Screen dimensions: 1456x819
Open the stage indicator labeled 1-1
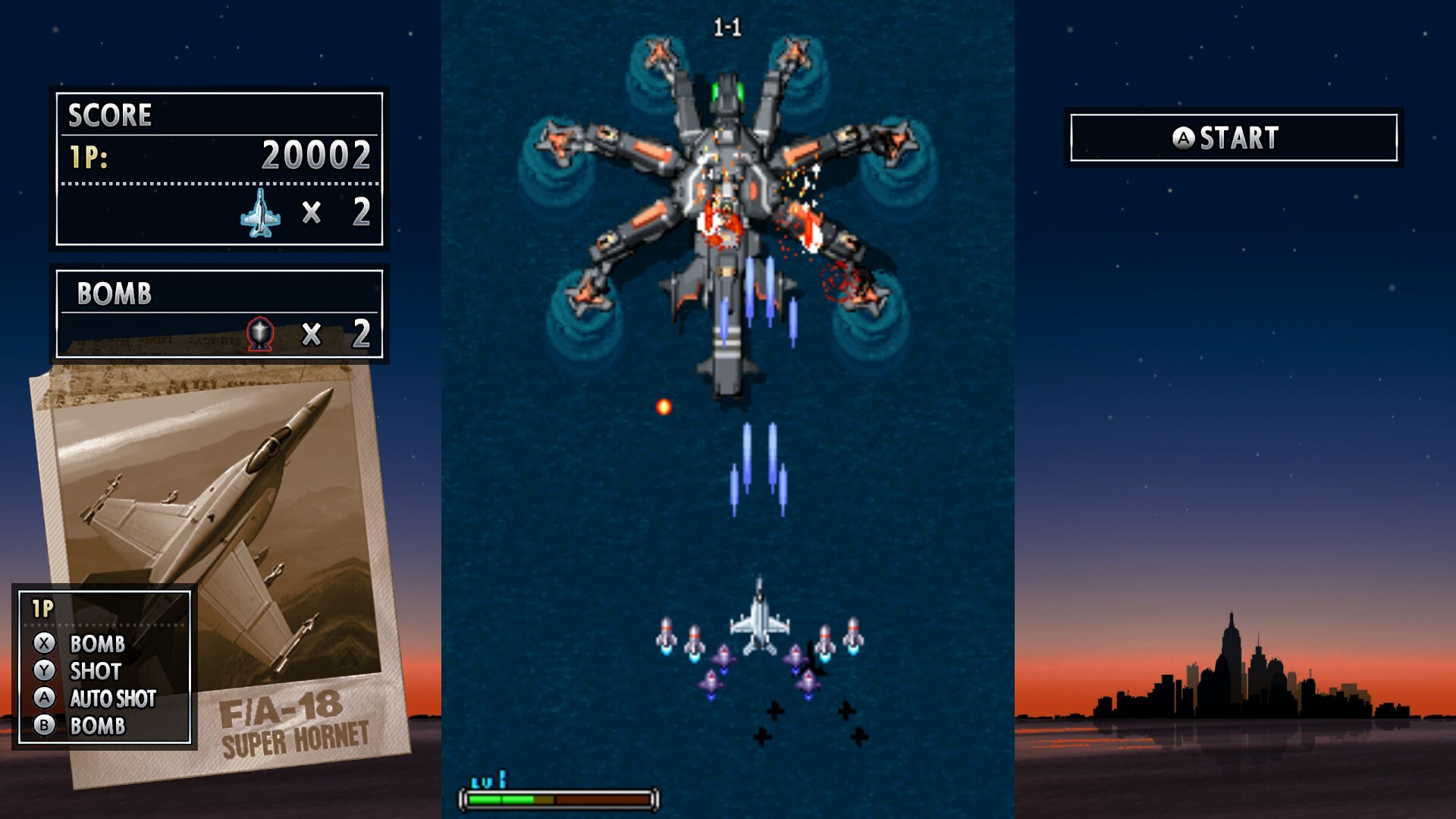730,25
